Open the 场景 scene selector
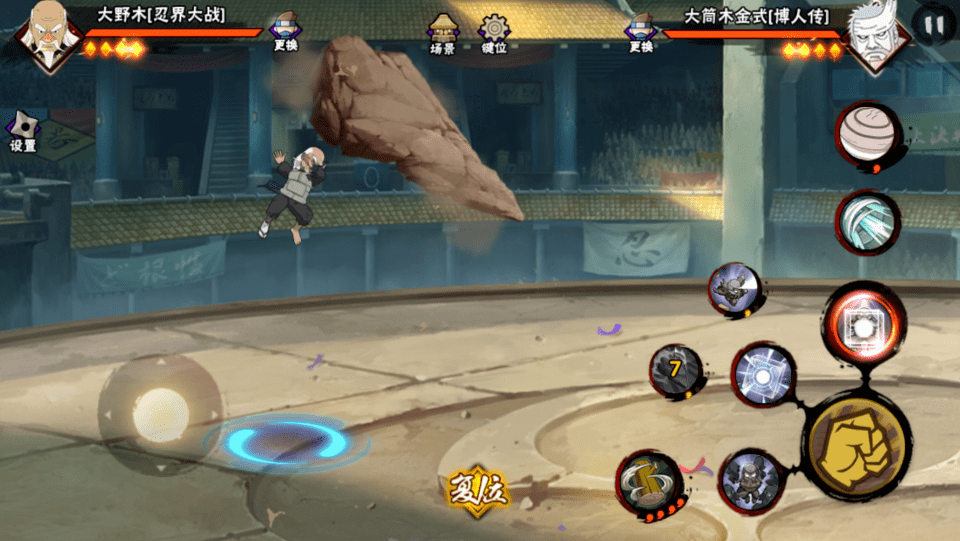This screenshot has width=960, height=541. point(442,33)
